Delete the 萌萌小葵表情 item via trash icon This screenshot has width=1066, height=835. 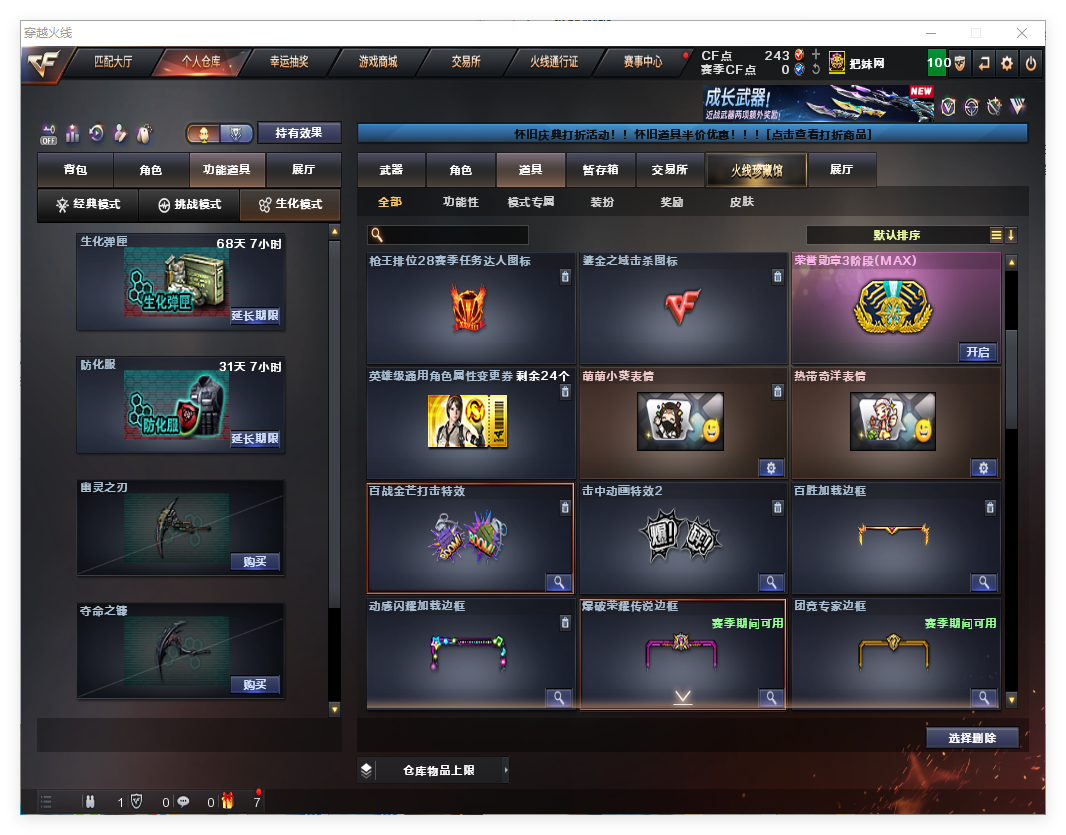pos(777,392)
